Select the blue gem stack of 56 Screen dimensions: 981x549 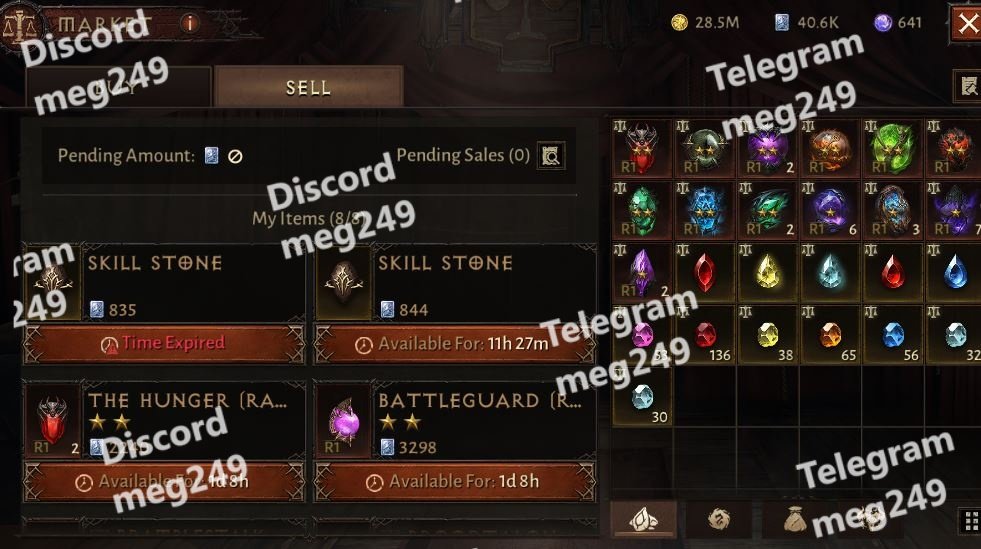pyautogui.click(x=892, y=335)
